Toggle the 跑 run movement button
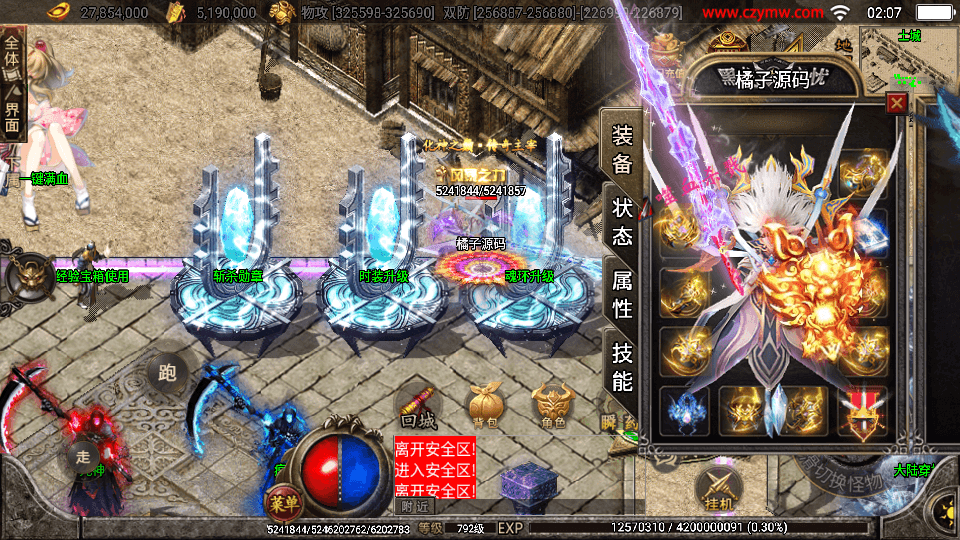960x540 pixels. 167,374
